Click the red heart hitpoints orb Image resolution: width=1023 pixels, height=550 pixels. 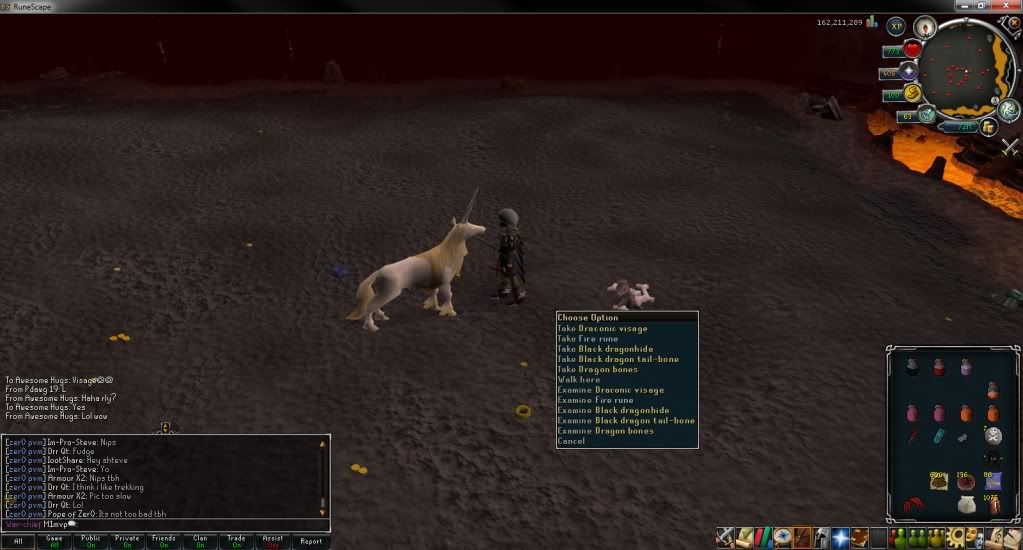click(913, 50)
